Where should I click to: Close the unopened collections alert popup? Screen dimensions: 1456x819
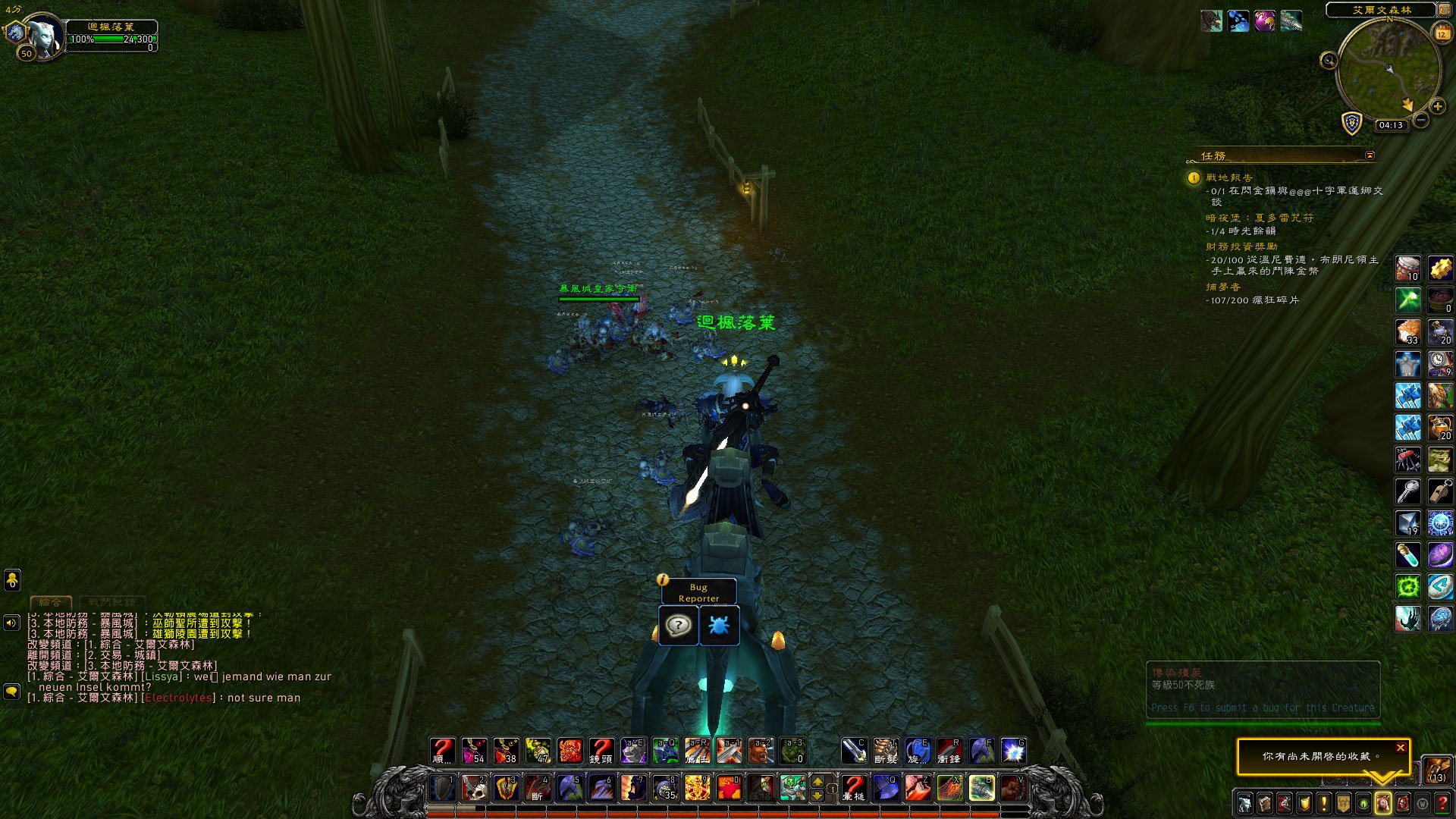[1401, 748]
